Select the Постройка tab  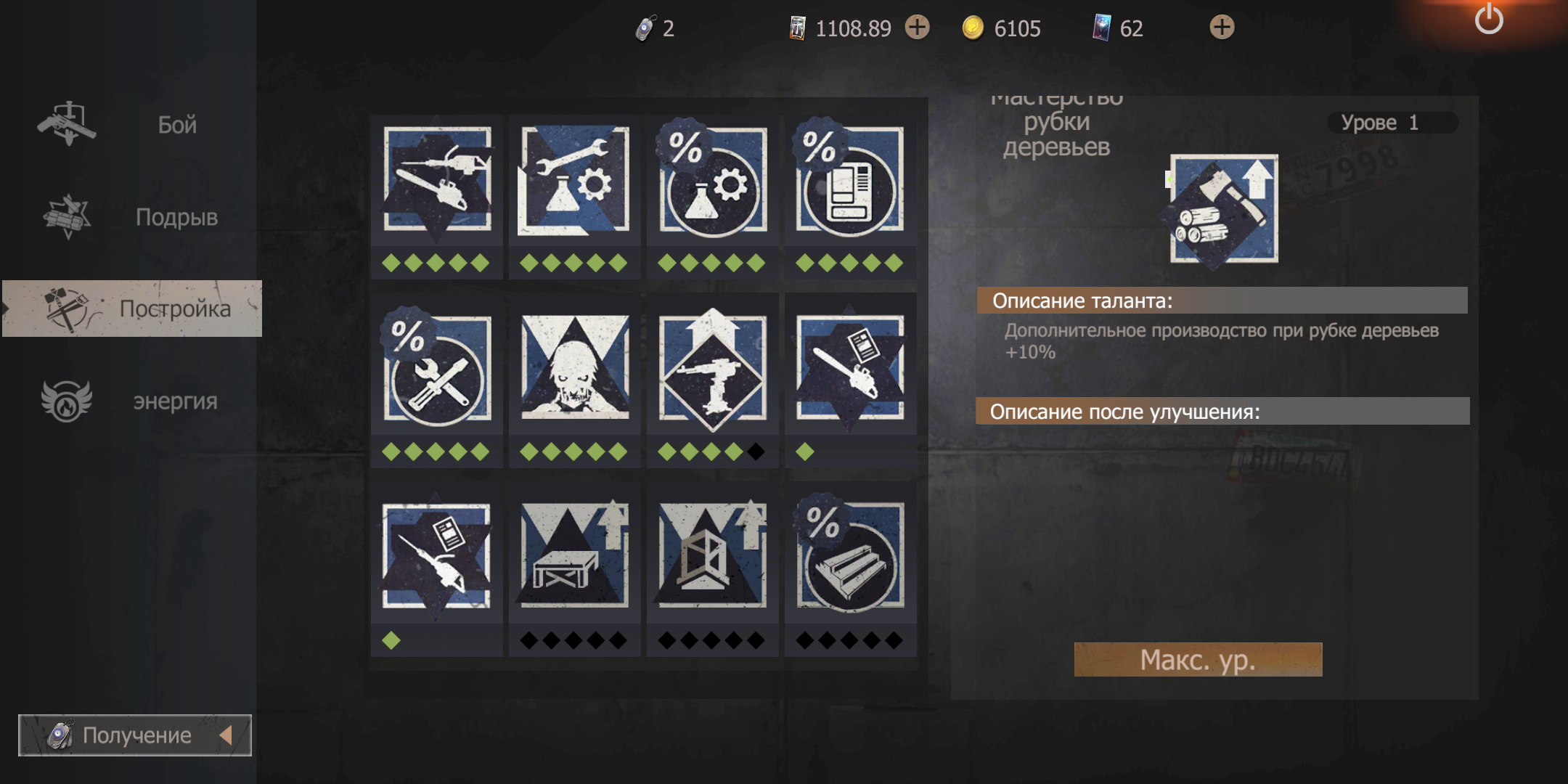[x=132, y=309]
